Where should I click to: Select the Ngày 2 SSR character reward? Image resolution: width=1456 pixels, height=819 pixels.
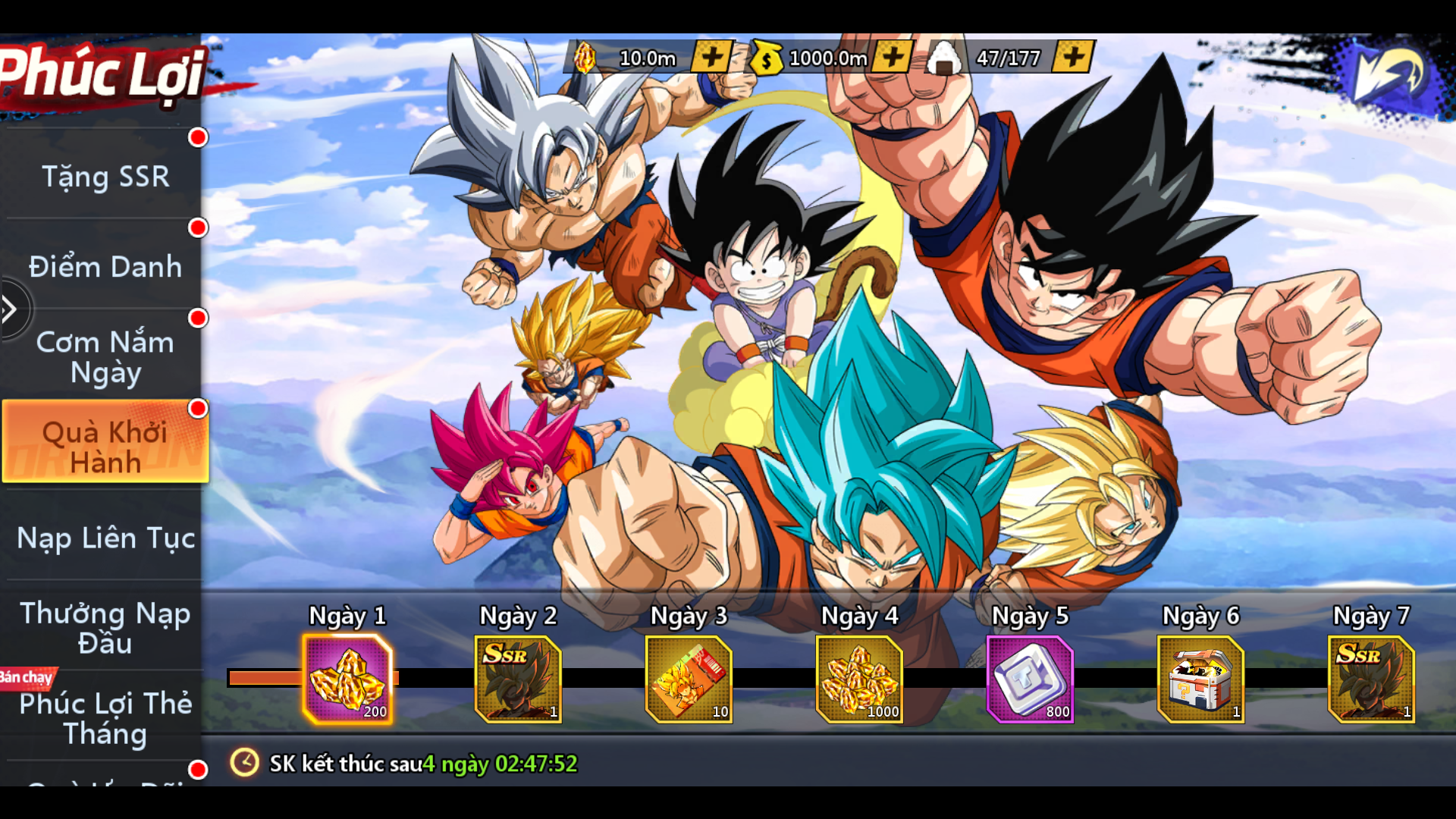coord(518,679)
